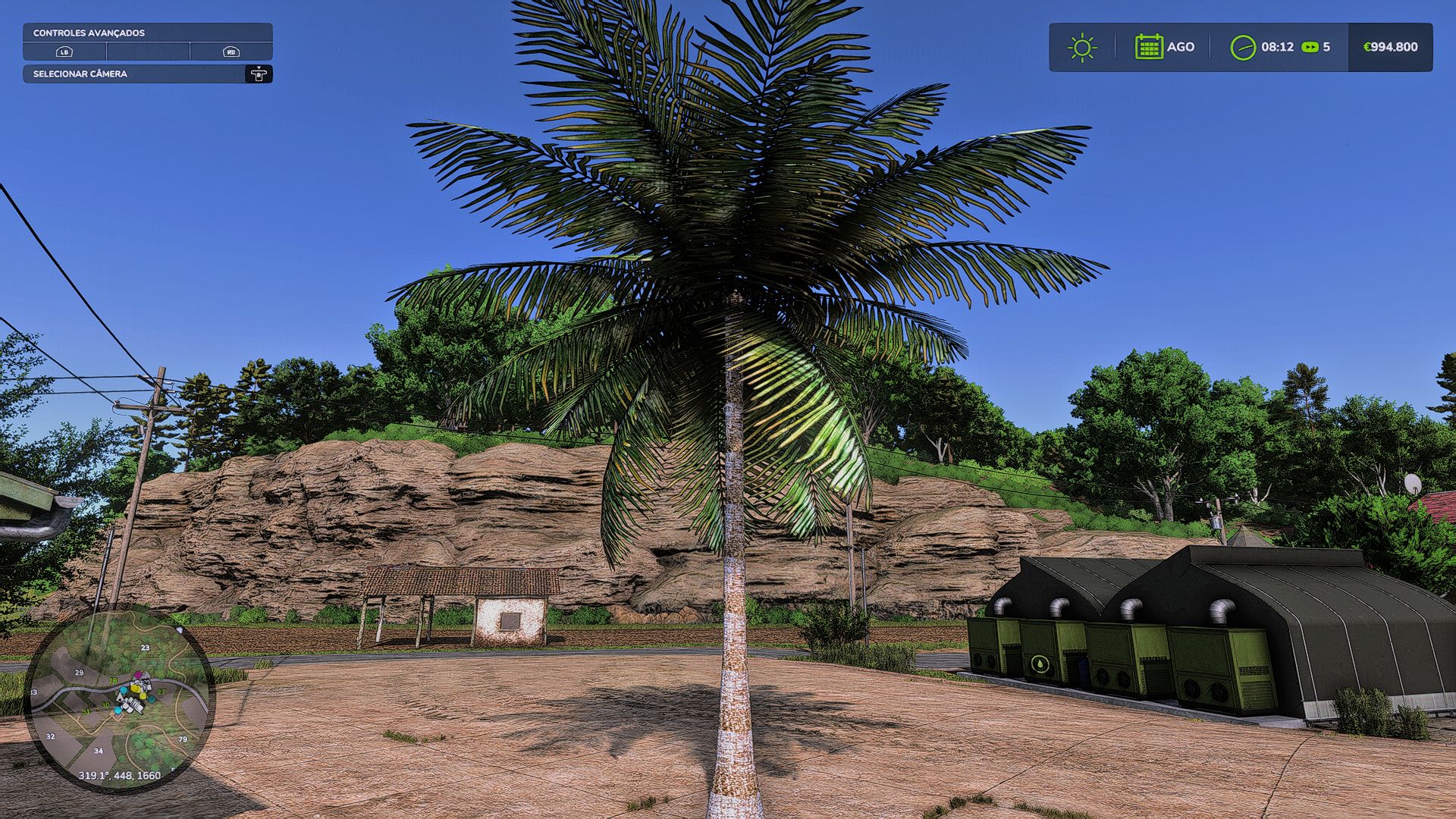1456x819 pixels.
Task: Click a cyan vehicle marker on the minimap
Action: click(124, 690)
